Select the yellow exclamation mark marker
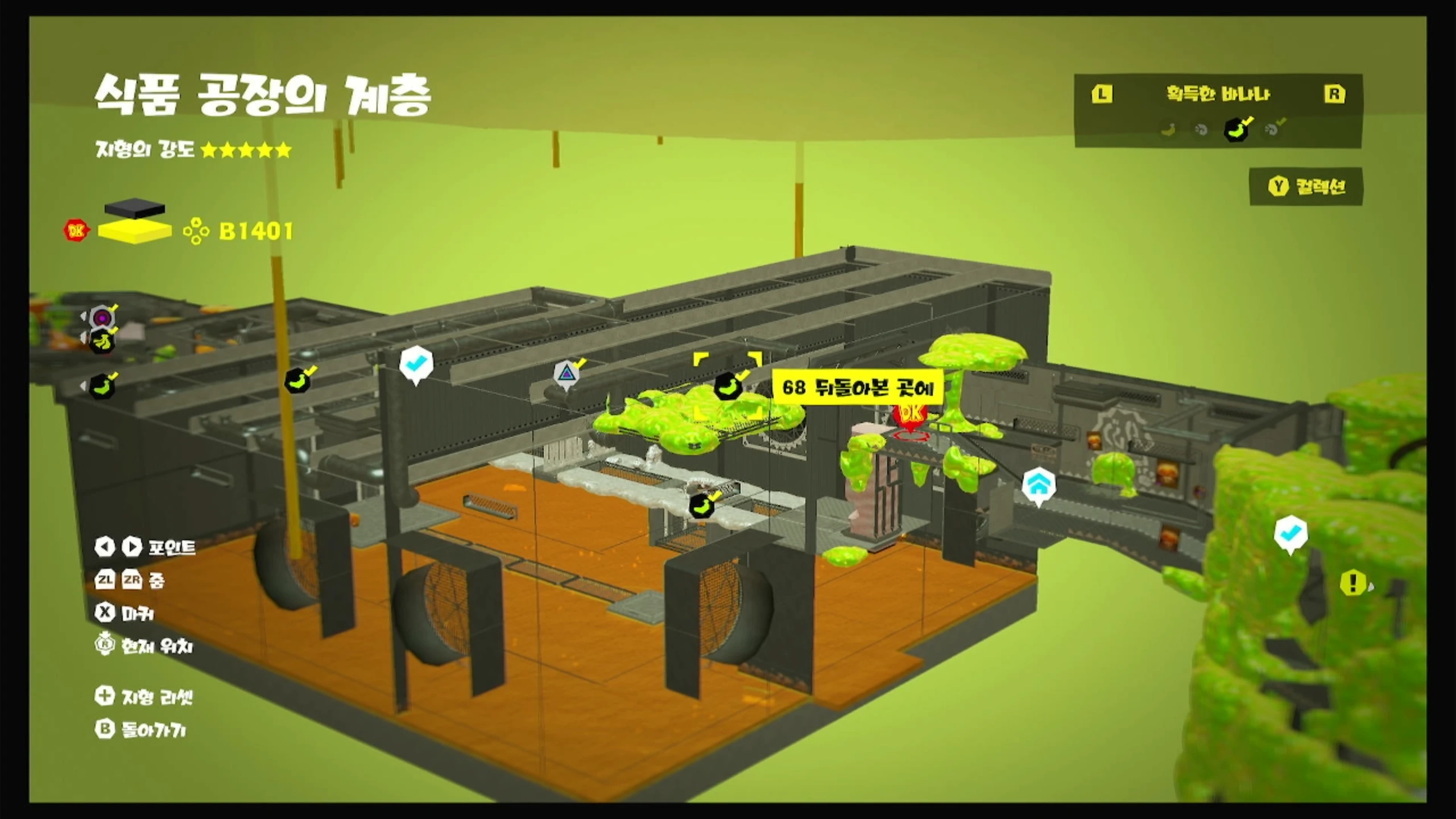Screen dimensions: 1456x819 pos(1352,582)
